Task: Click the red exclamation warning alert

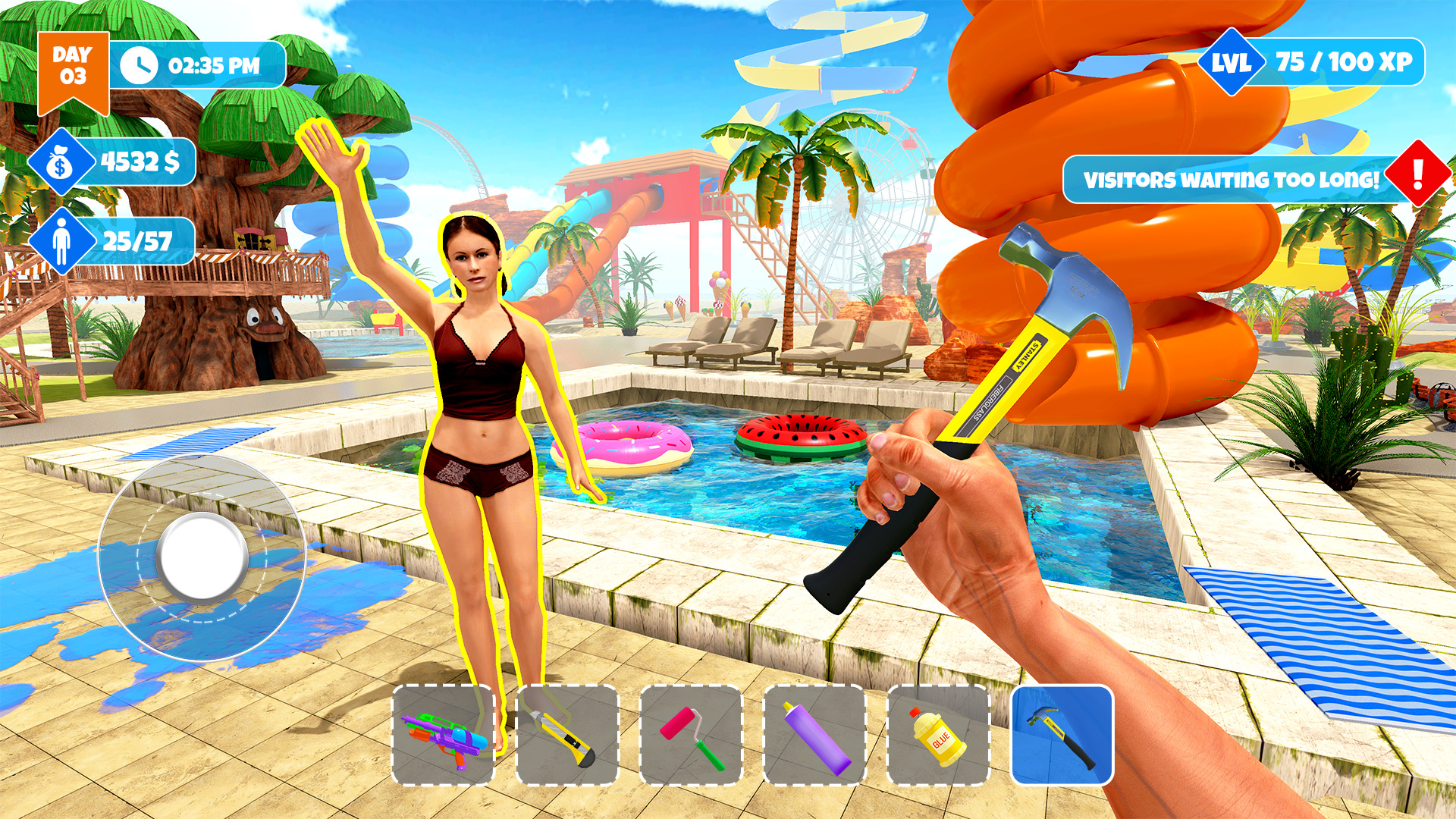Action: click(1417, 179)
